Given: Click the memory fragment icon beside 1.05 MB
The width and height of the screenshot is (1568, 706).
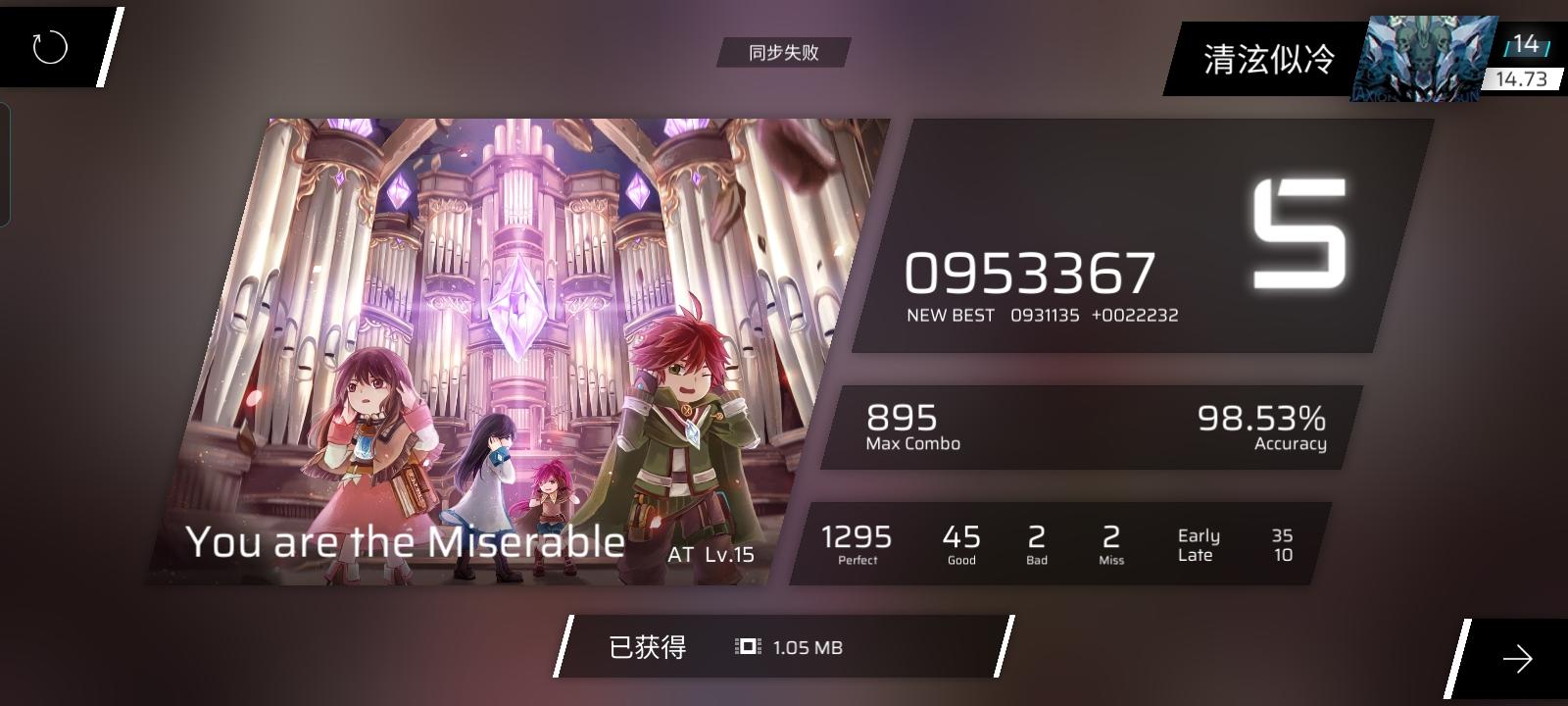Looking at the screenshot, I should coord(746,647).
